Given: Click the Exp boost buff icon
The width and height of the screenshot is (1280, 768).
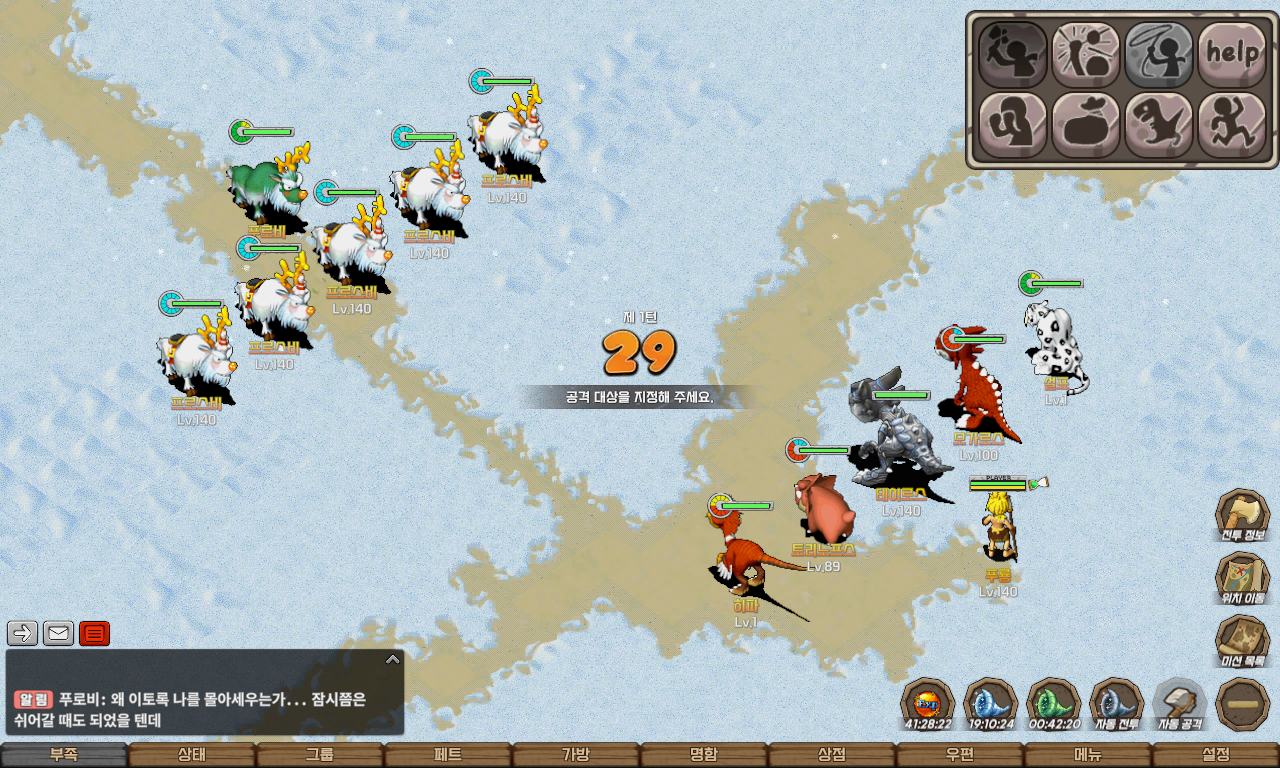Looking at the screenshot, I should (927, 704).
